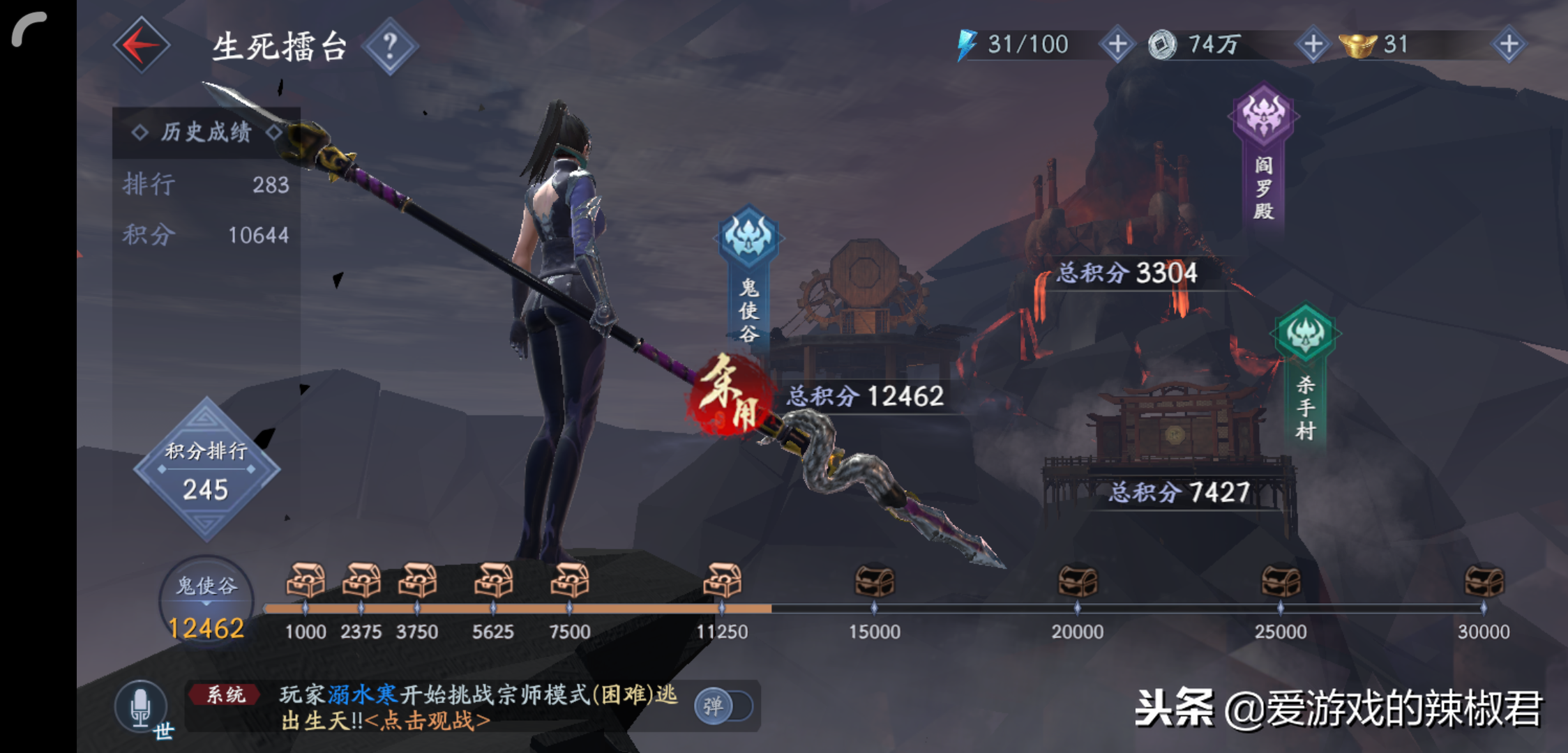
Task: Tap the microphone voice chat button
Action: 141,706
